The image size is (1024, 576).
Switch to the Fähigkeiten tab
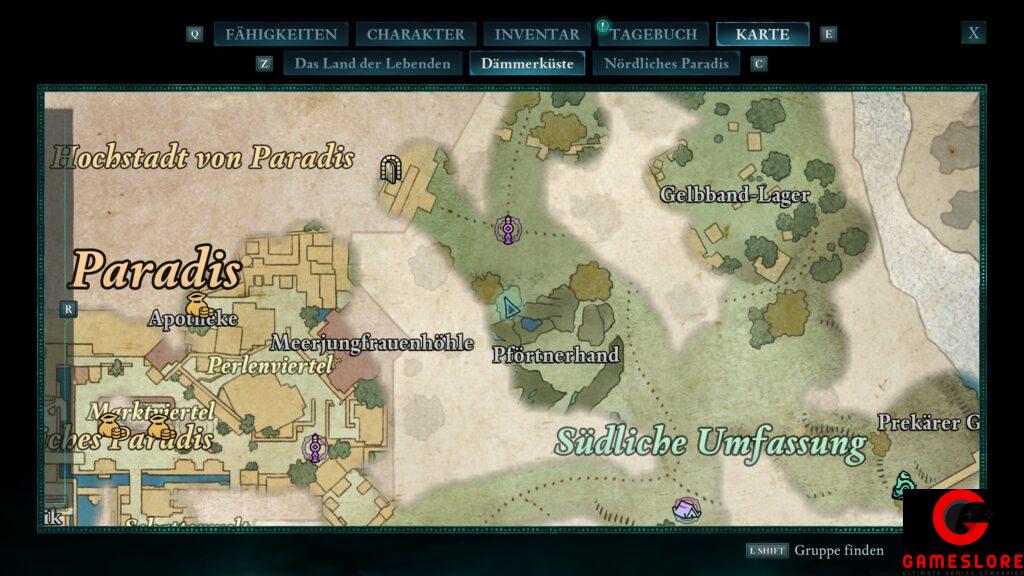coord(280,34)
